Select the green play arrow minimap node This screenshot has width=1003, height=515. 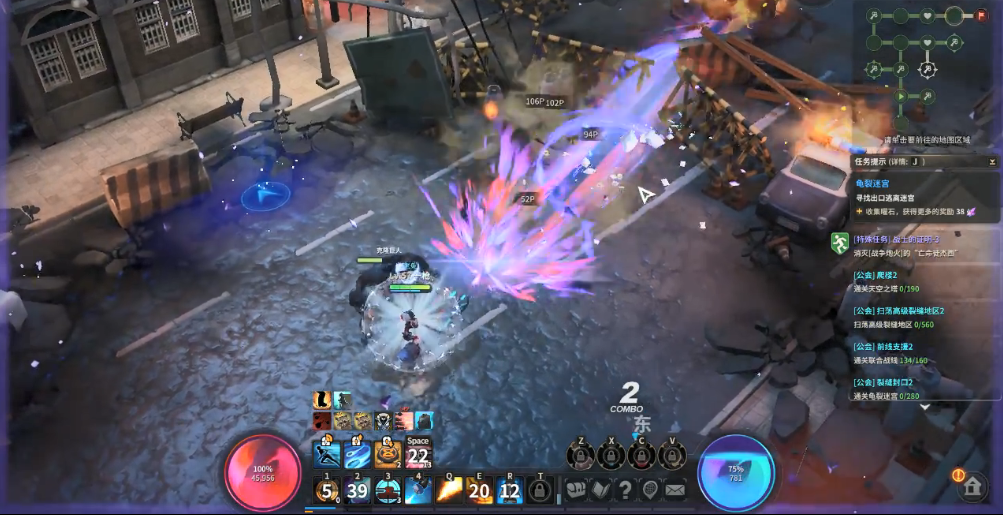coord(901,97)
